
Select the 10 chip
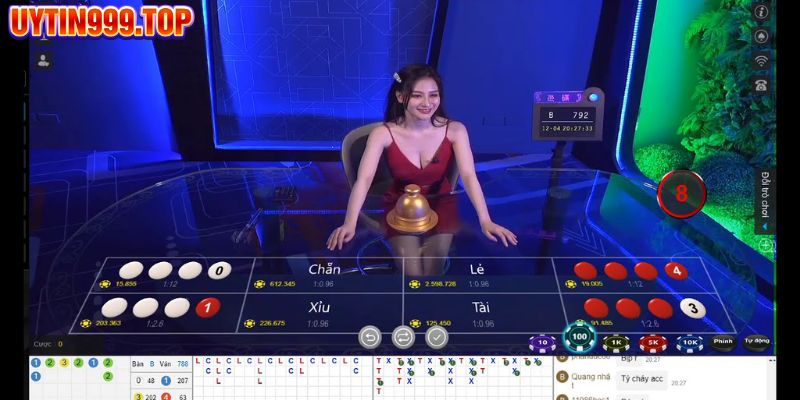[541, 343]
